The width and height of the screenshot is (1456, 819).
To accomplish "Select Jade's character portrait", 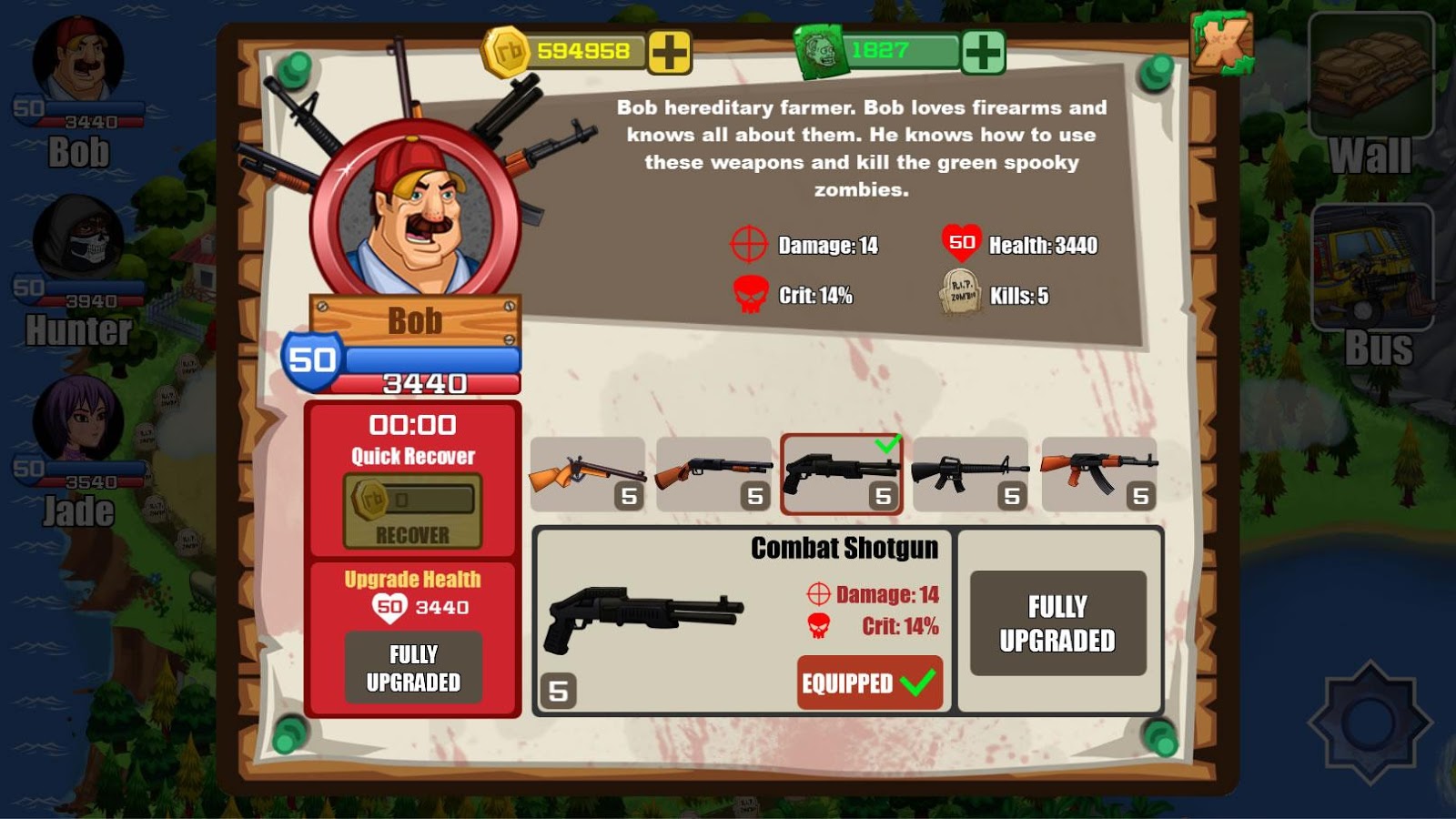I will click(68, 428).
